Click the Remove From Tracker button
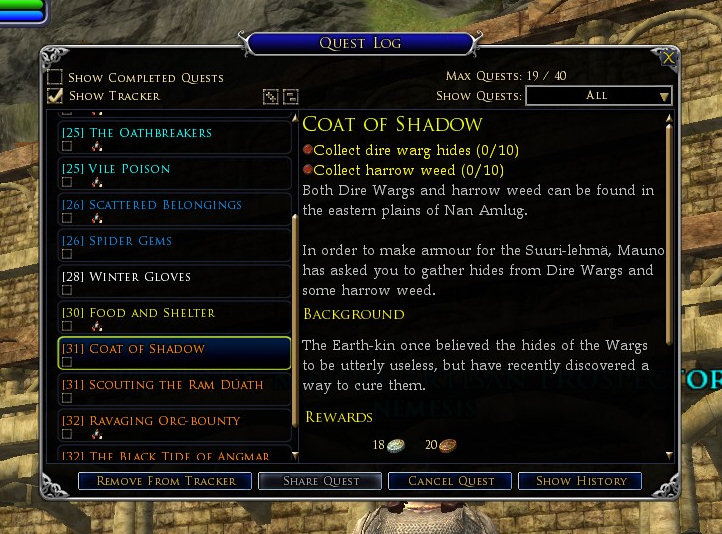 click(166, 481)
